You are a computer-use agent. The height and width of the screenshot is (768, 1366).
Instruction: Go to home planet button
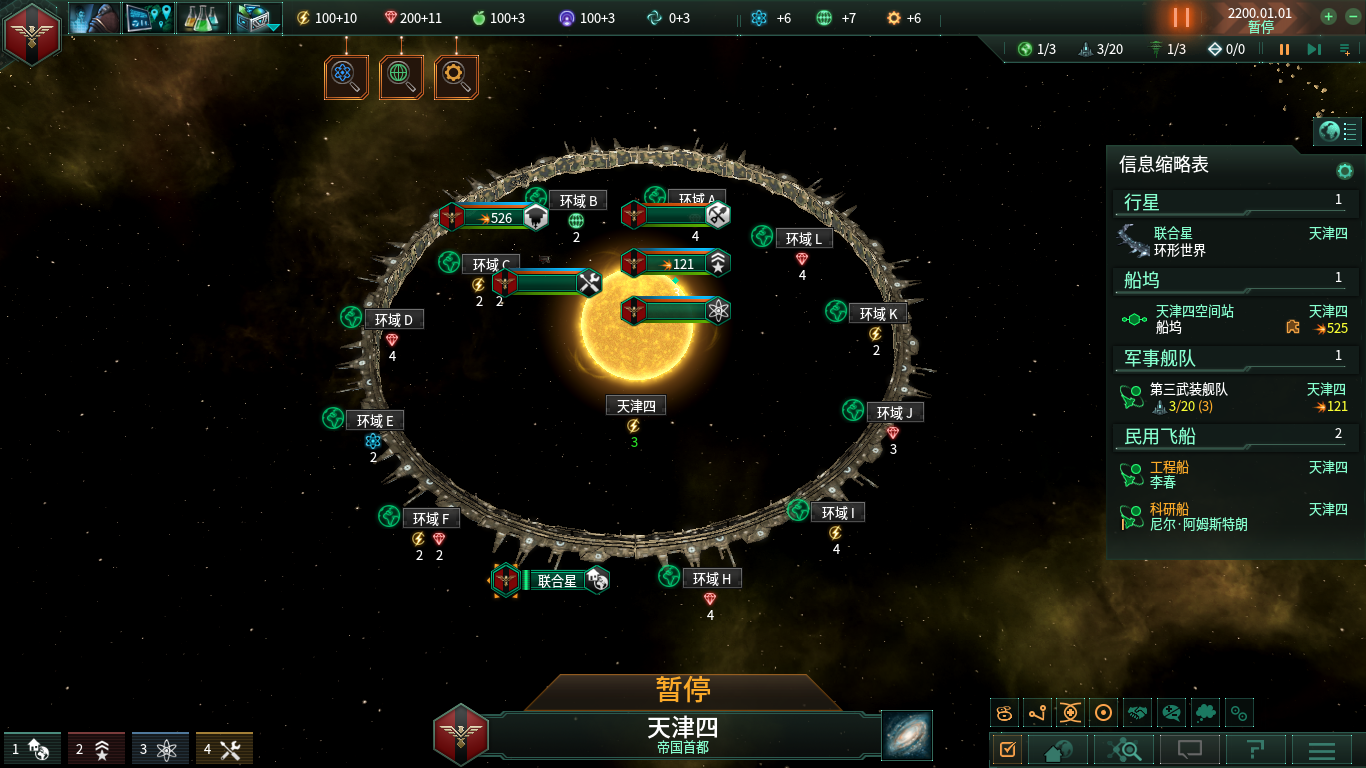click(1064, 749)
